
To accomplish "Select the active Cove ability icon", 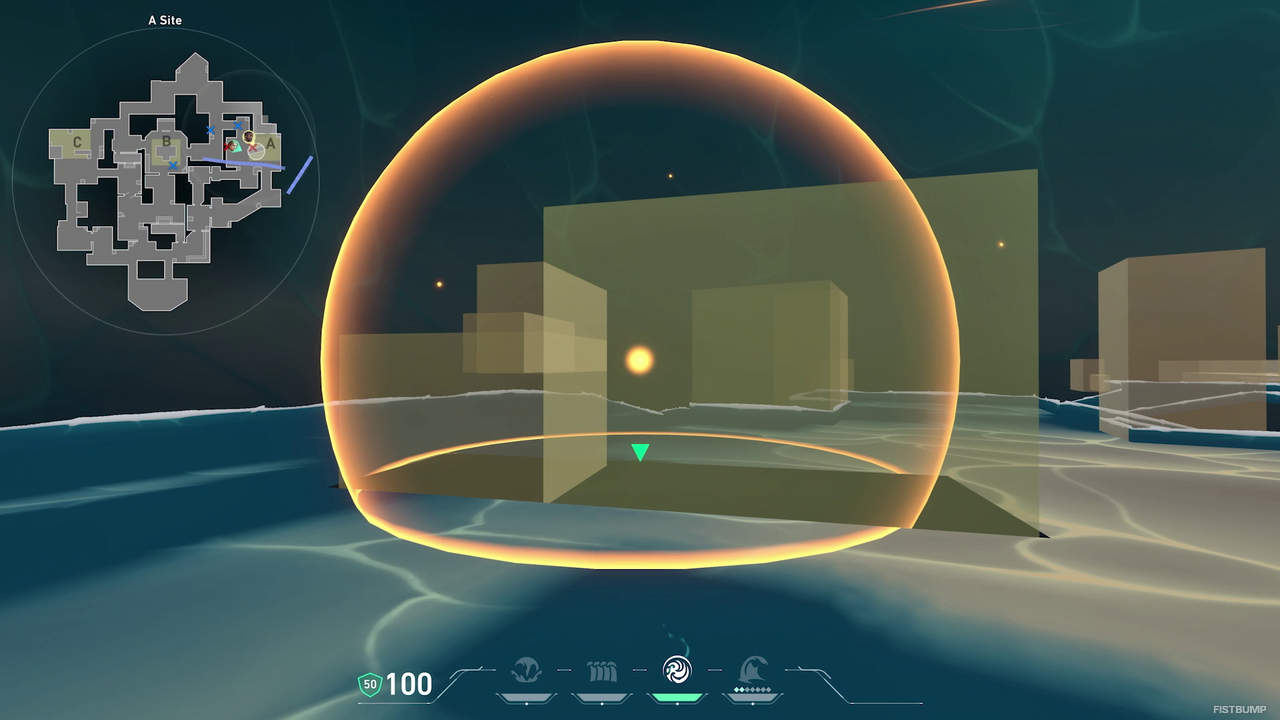I will pyautogui.click(x=676, y=667).
